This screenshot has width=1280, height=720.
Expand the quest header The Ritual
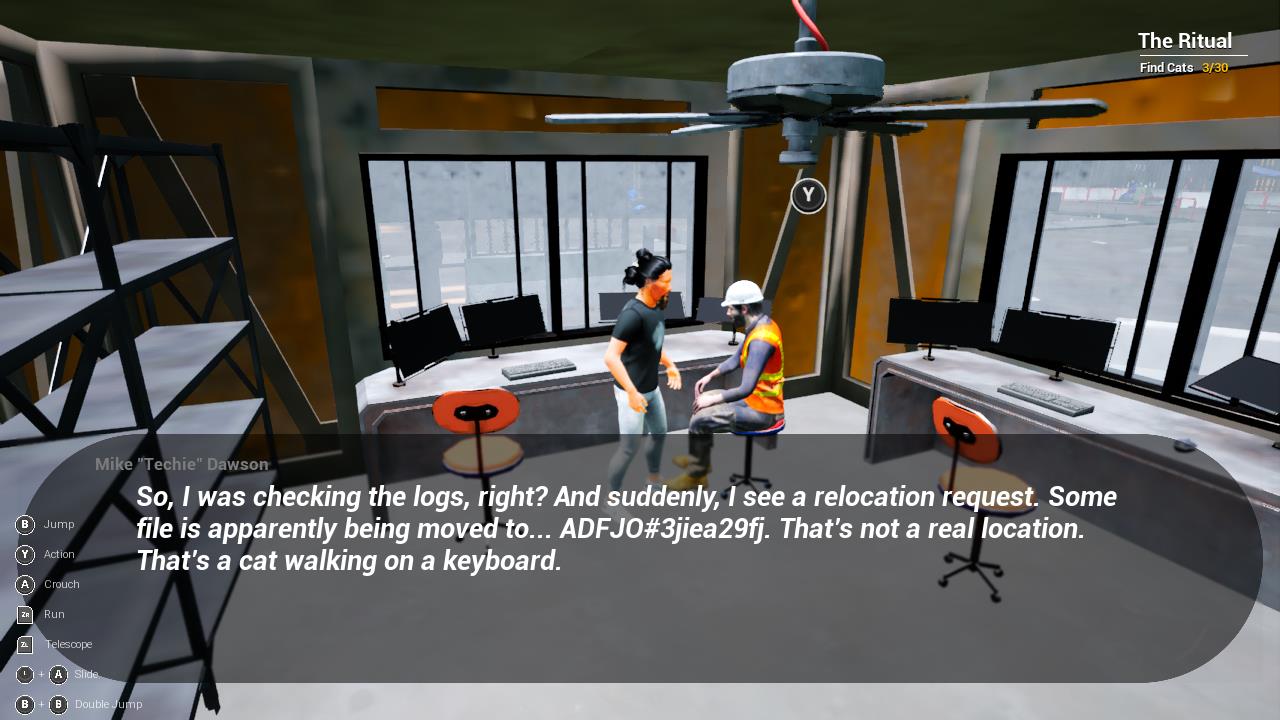coord(1185,41)
